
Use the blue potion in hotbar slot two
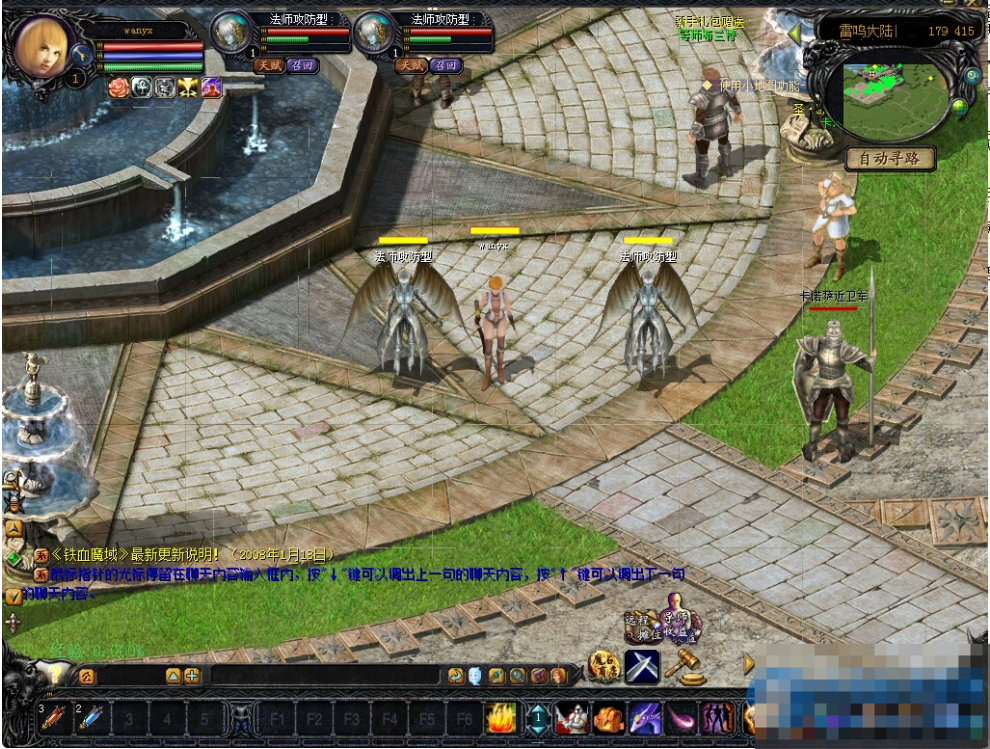tap(91, 717)
